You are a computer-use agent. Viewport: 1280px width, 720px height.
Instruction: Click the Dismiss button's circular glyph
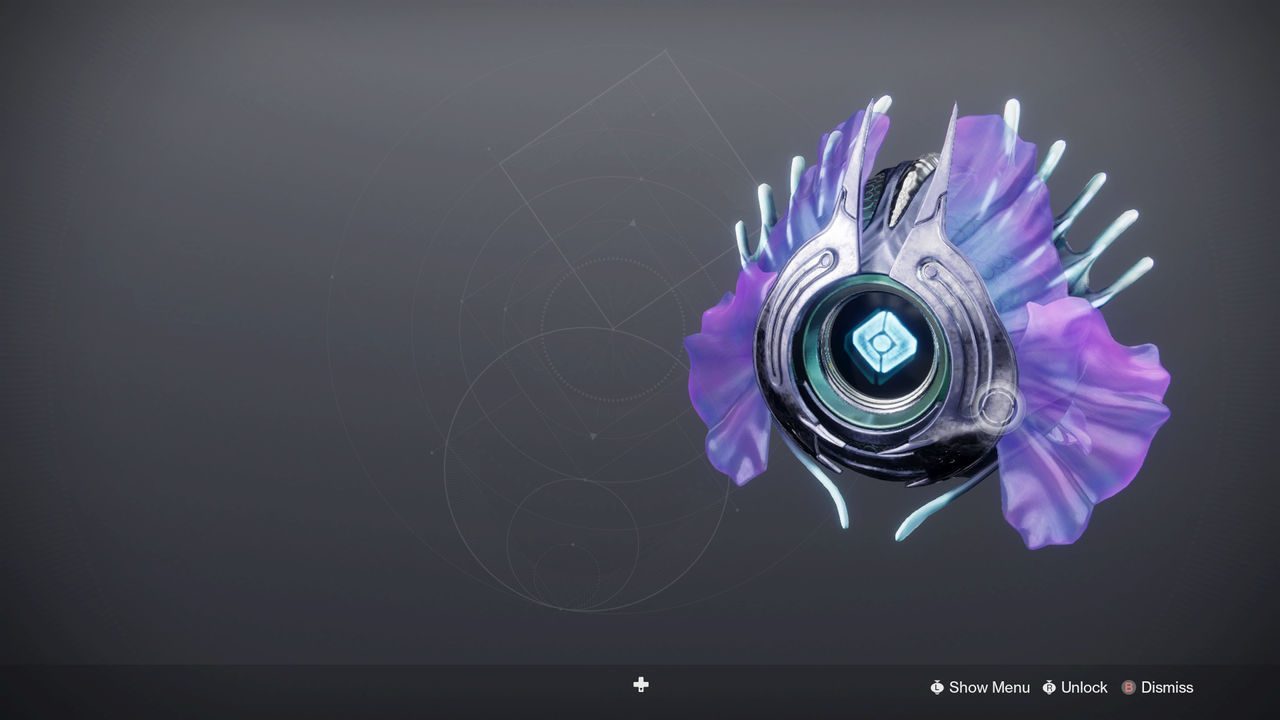point(1128,687)
